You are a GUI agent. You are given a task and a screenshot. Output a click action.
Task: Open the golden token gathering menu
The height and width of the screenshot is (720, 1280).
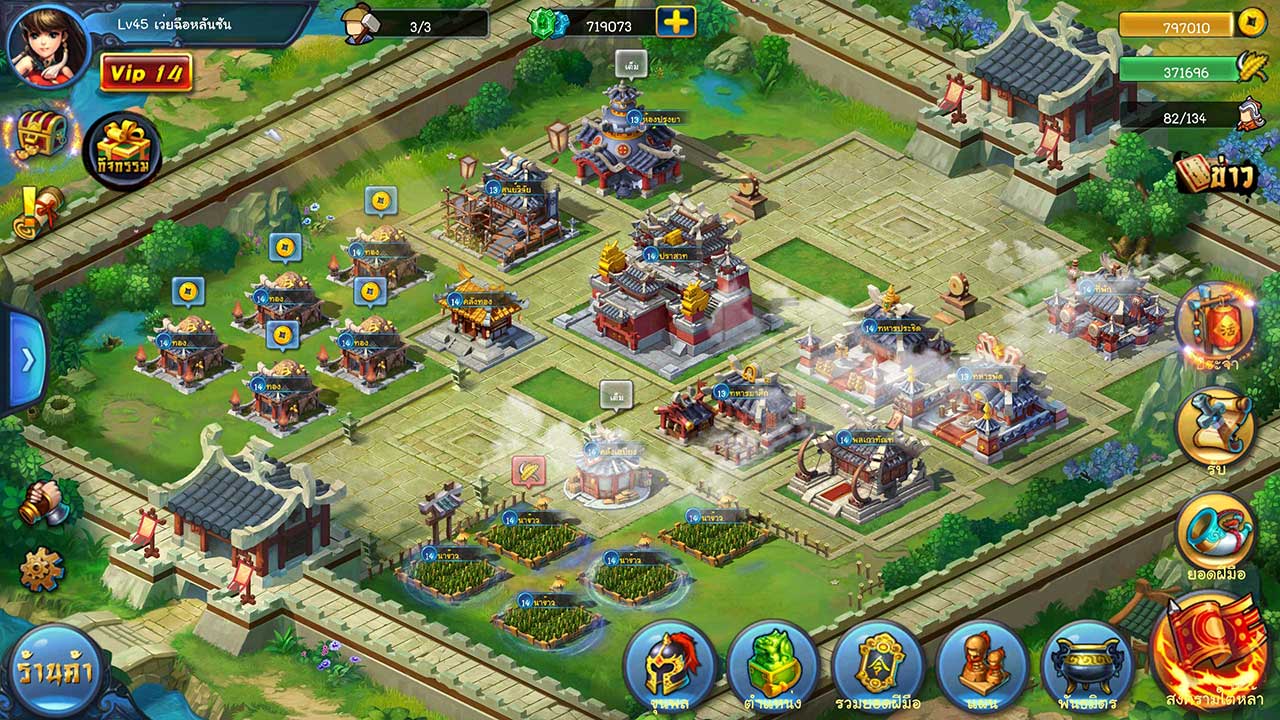click(878, 666)
